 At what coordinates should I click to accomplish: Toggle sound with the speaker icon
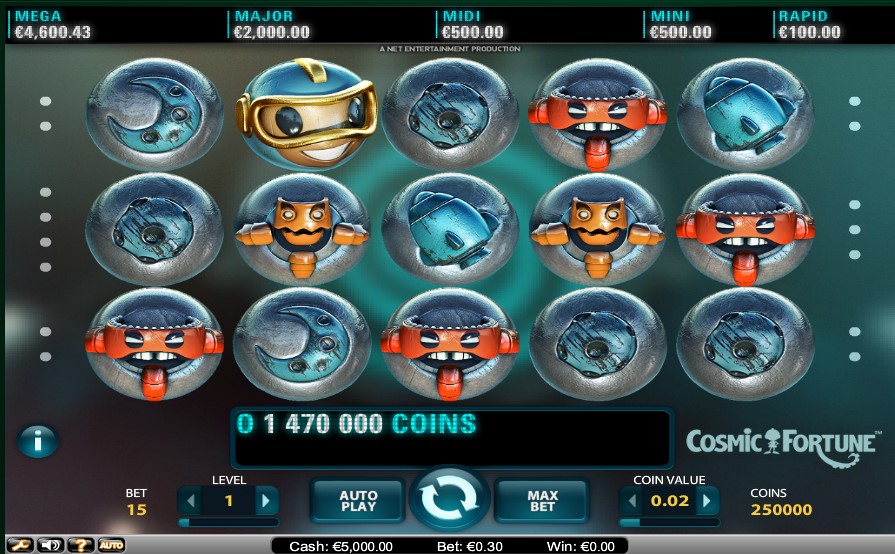click(50, 545)
